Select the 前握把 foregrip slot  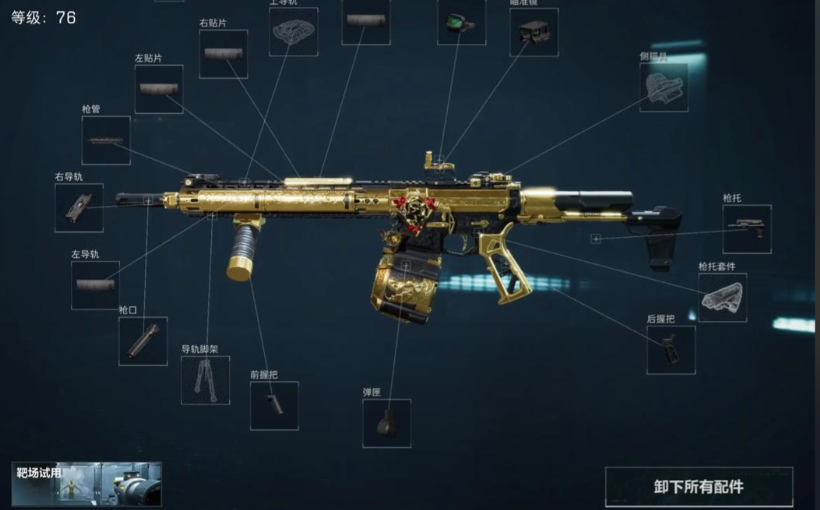[274, 405]
